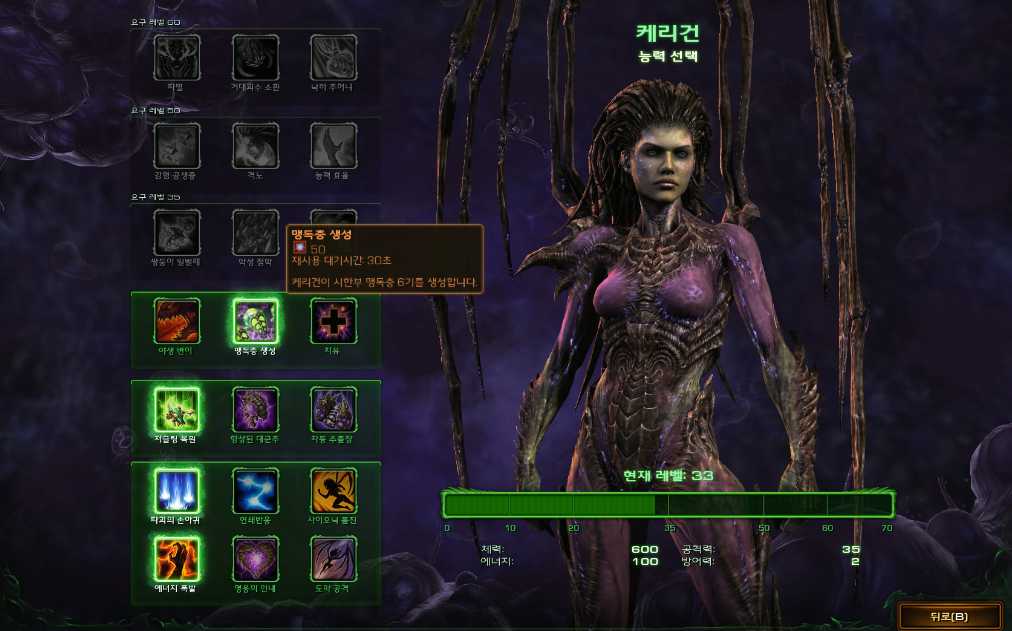The height and width of the screenshot is (631, 1012).
Task: Select the 저글링 복원 (Zergling Reconstitution) ability
Action: pyautogui.click(x=177, y=409)
